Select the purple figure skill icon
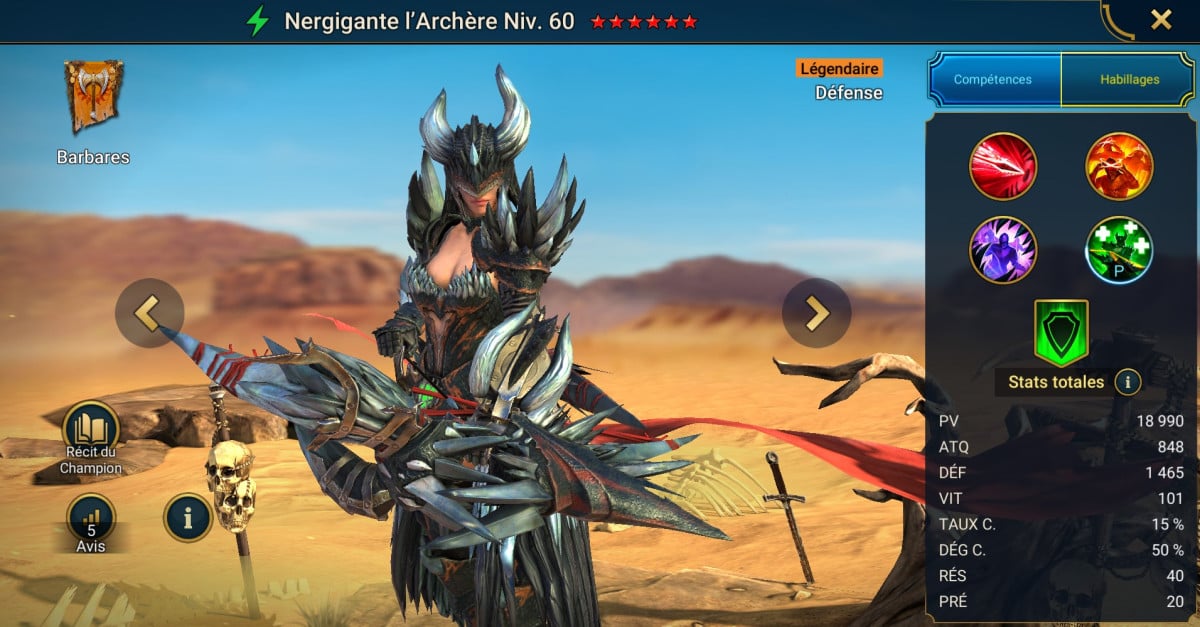 click(x=1003, y=250)
